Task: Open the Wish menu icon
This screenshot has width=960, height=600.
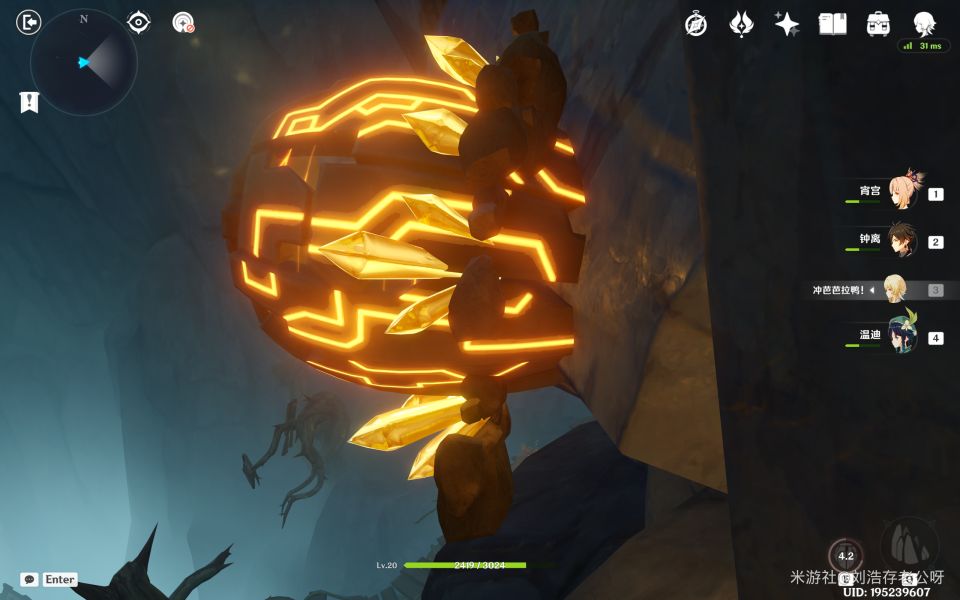Action: coord(741,24)
